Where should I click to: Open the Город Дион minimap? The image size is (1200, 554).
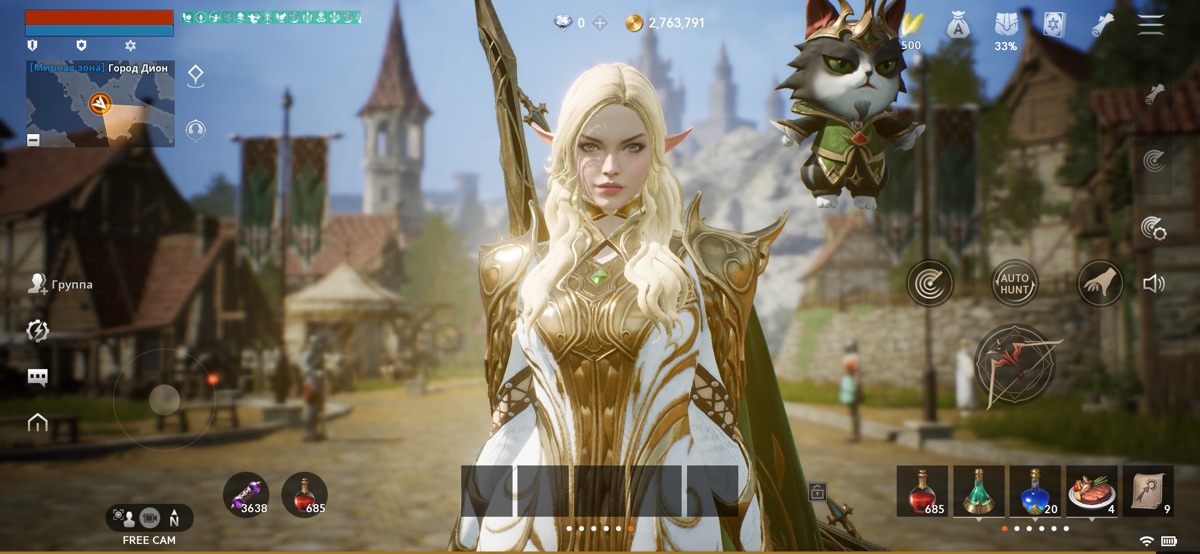98,103
